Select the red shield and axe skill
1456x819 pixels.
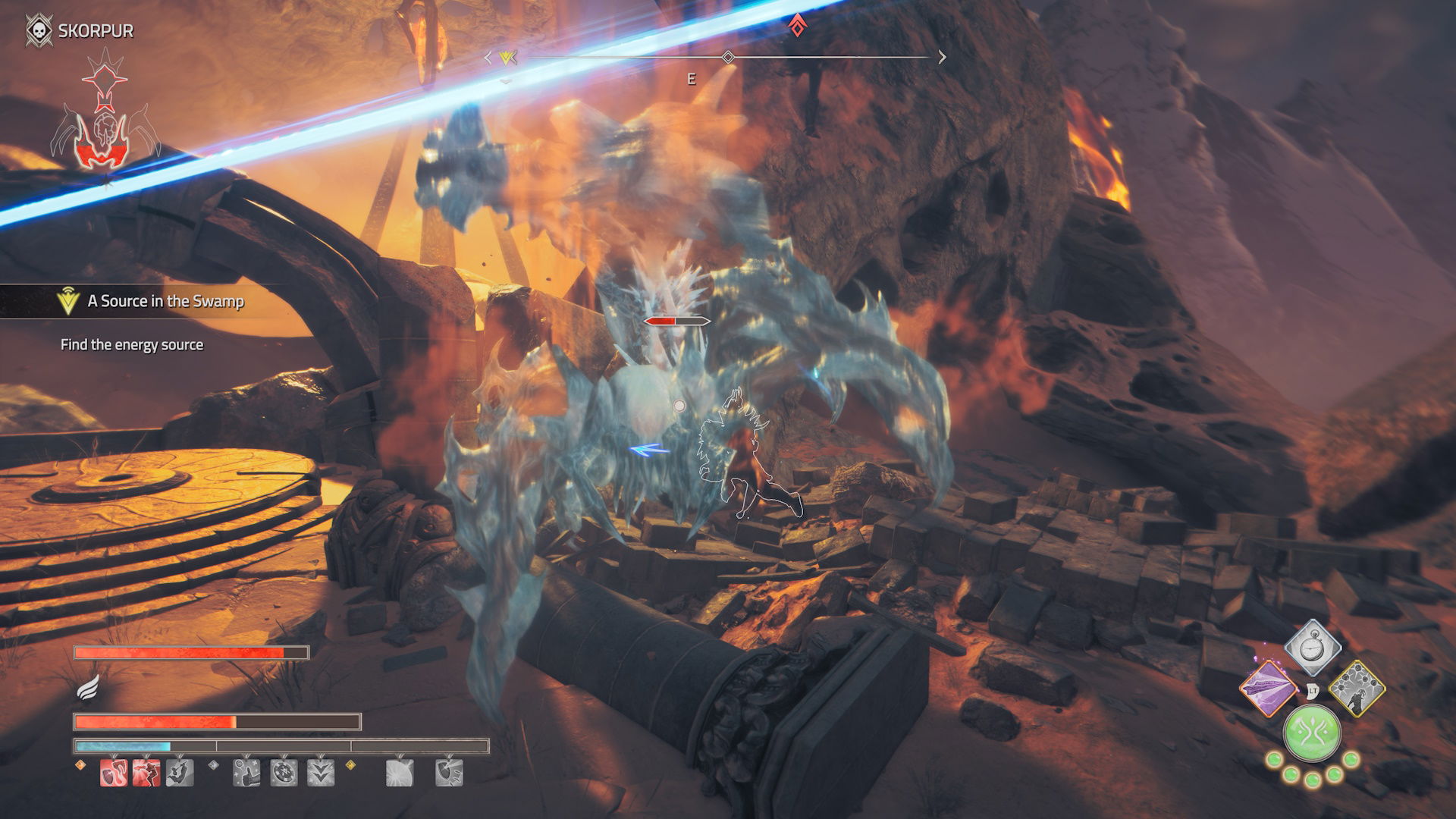[114, 773]
